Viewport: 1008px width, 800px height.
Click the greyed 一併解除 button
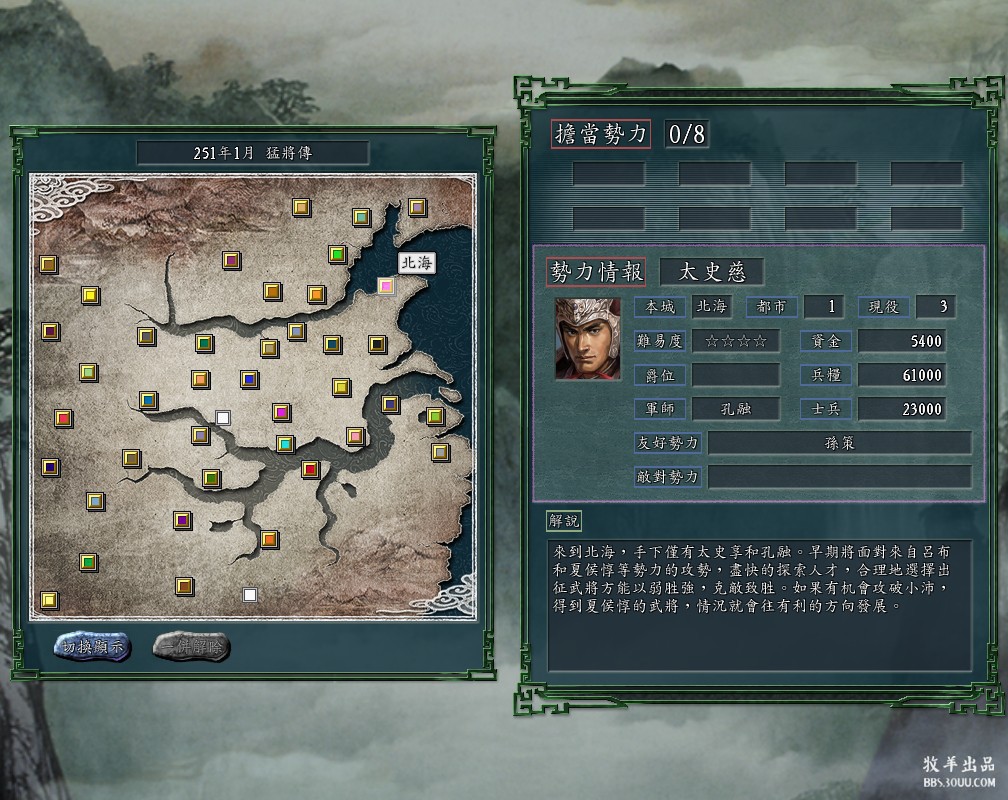click(191, 647)
